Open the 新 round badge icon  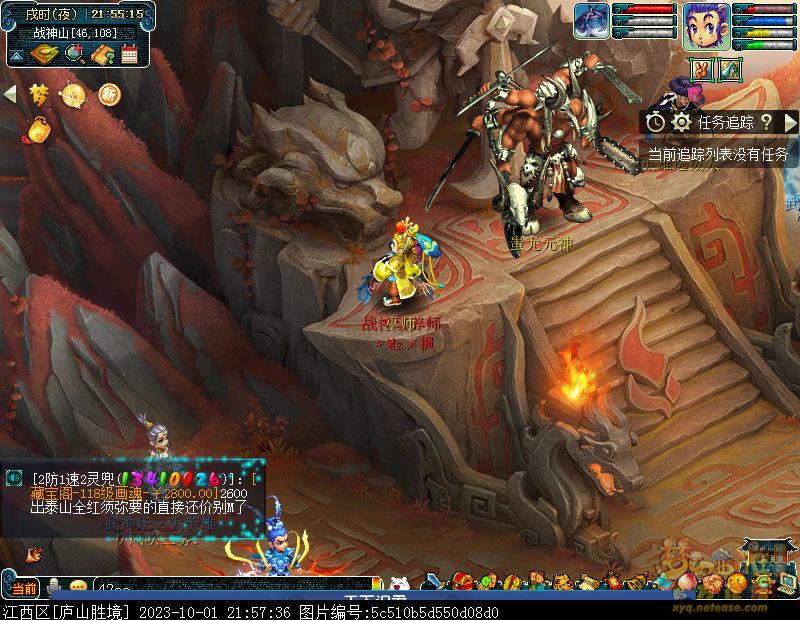click(x=109, y=94)
